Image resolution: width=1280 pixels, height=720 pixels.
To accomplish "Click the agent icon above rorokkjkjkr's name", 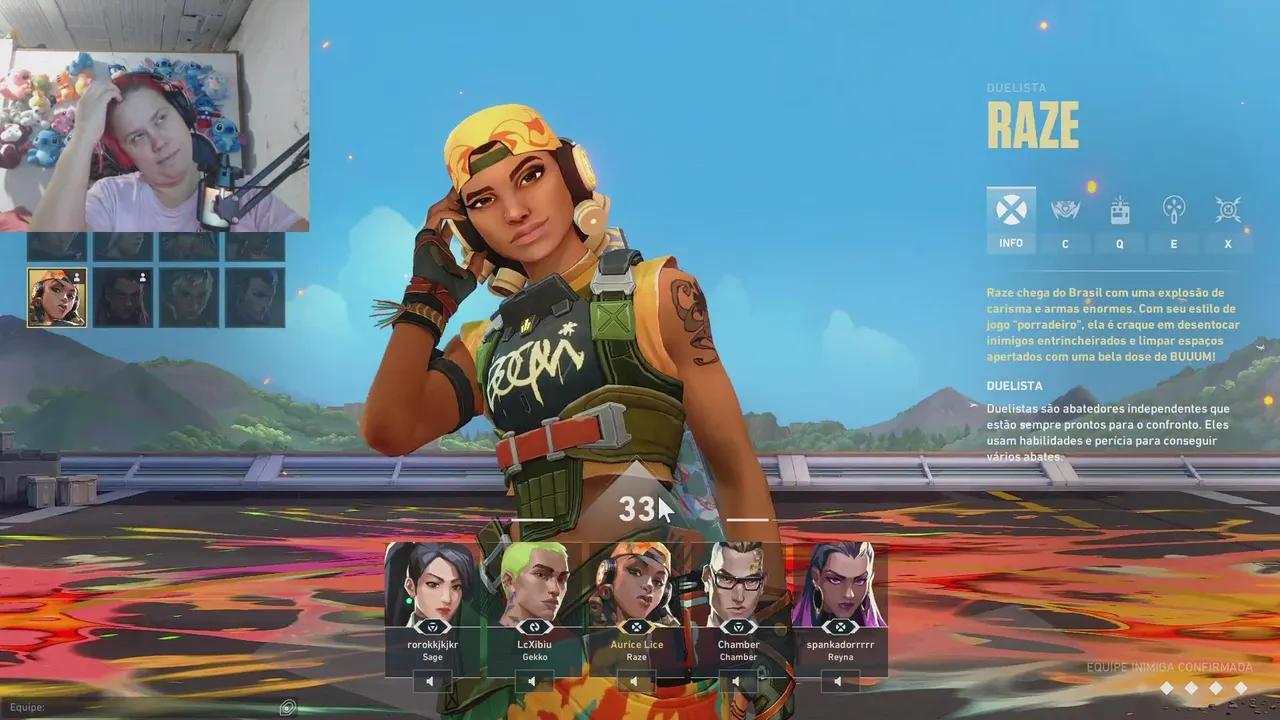I will (x=432, y=628).
